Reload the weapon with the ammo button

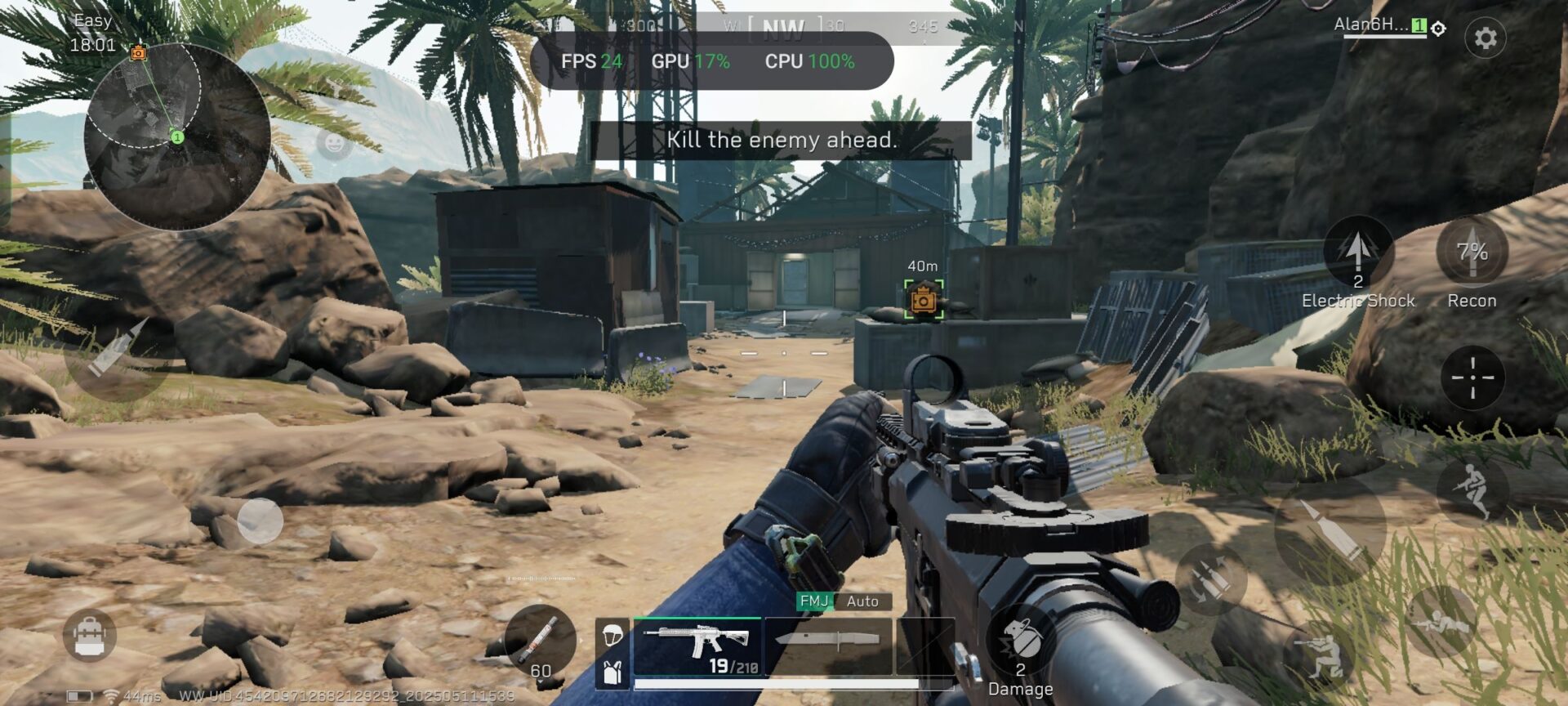point(1210,579)
